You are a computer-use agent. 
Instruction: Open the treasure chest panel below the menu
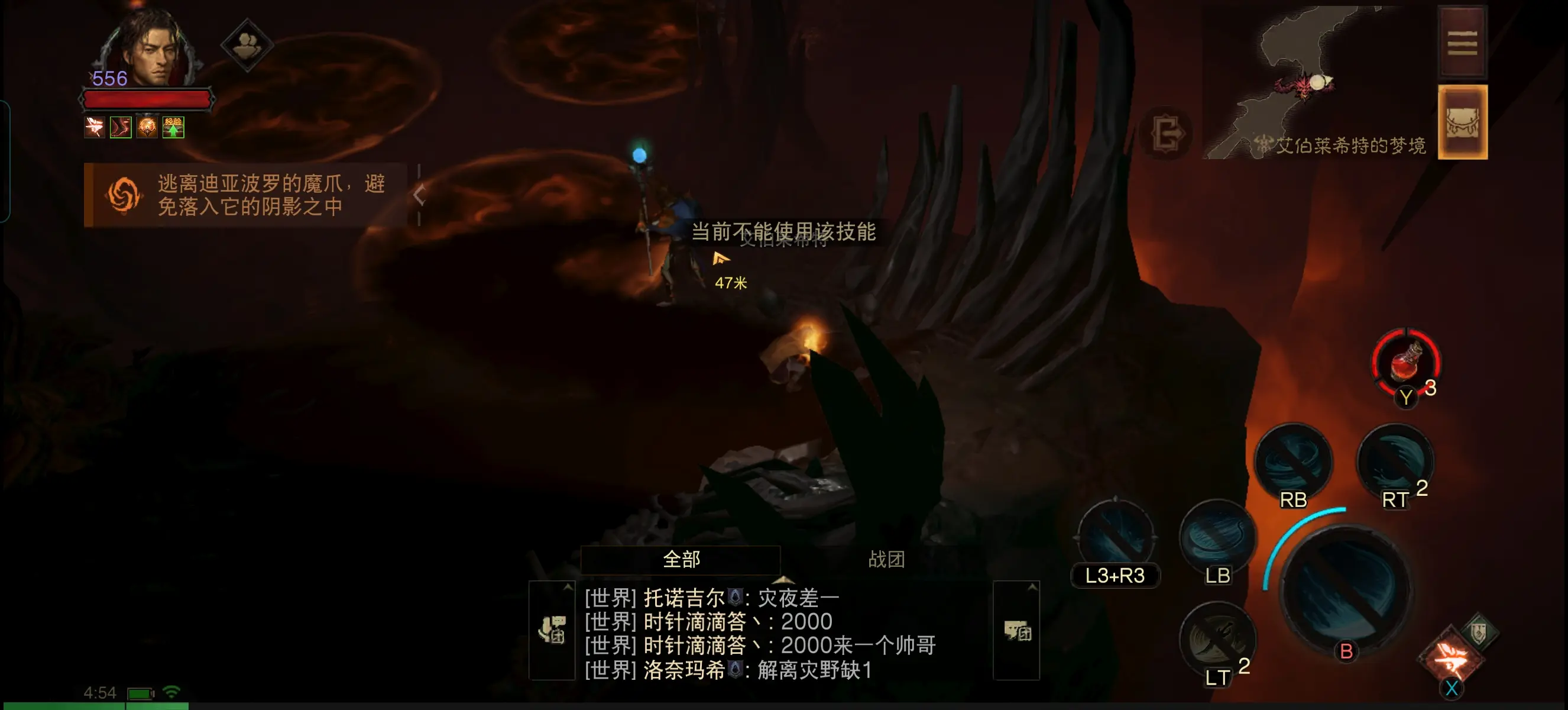[1463, 122]
